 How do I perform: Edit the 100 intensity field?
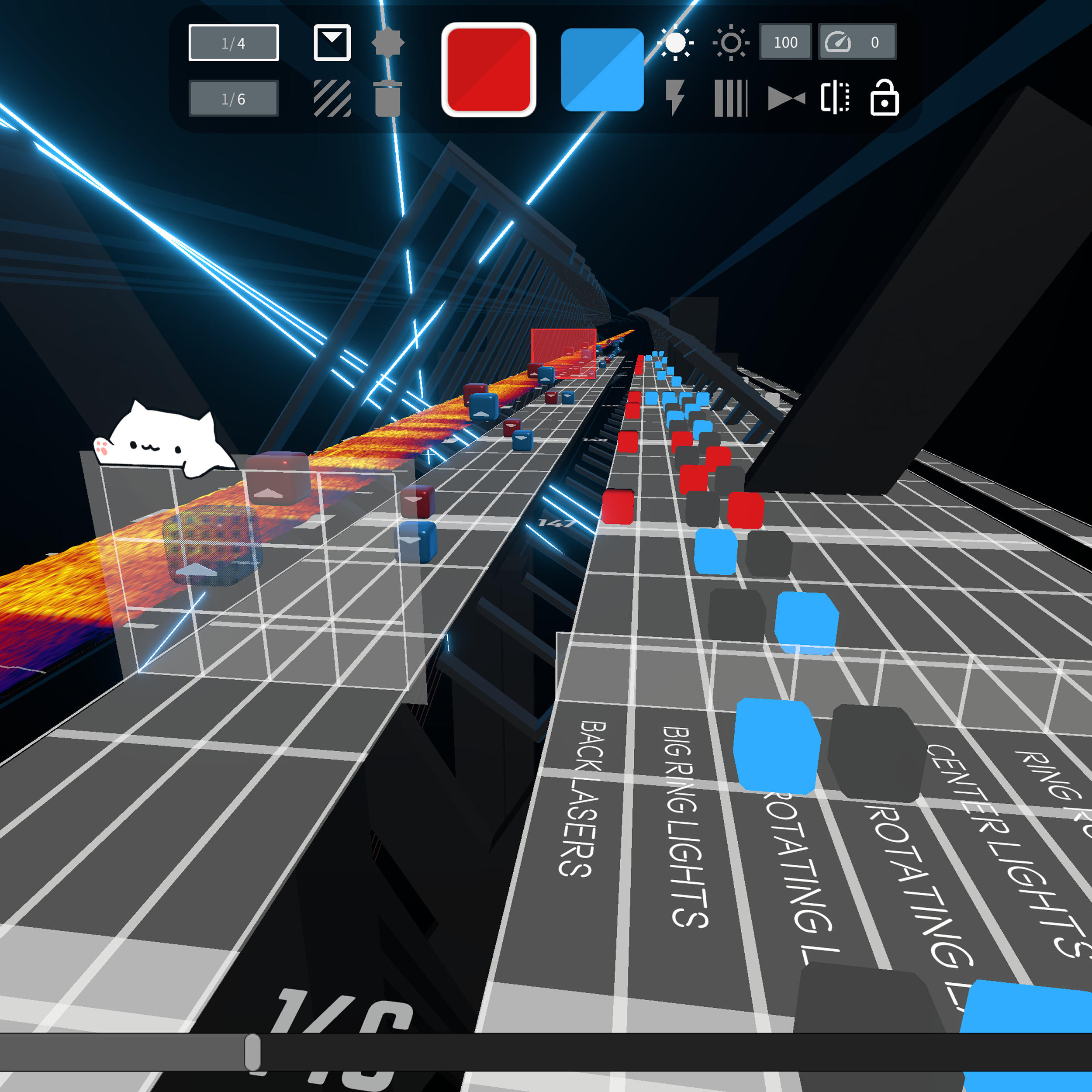tap(786, 42)
